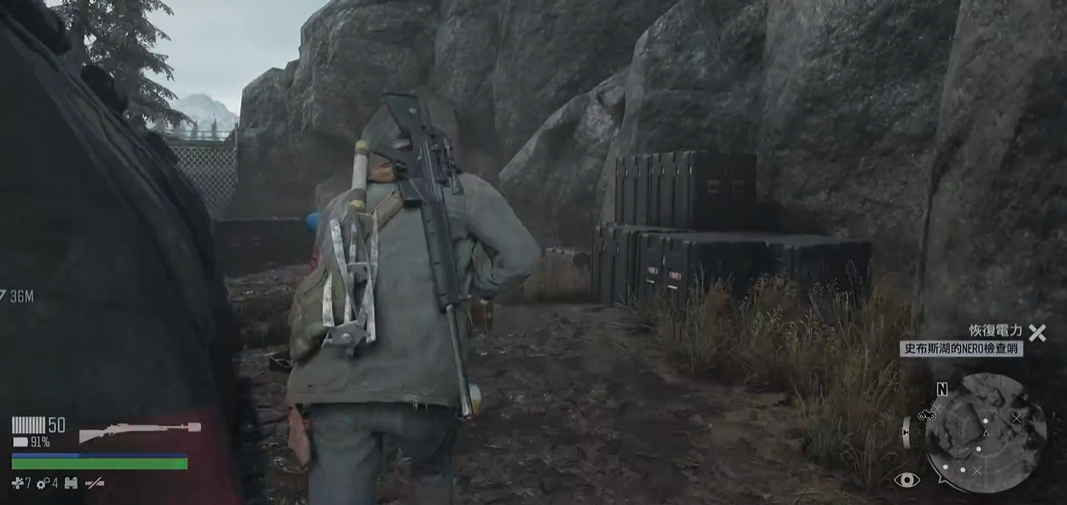Select the motorcycle marker beside the minimap
The image size is (1067, 505).
(x=926, y=413)
